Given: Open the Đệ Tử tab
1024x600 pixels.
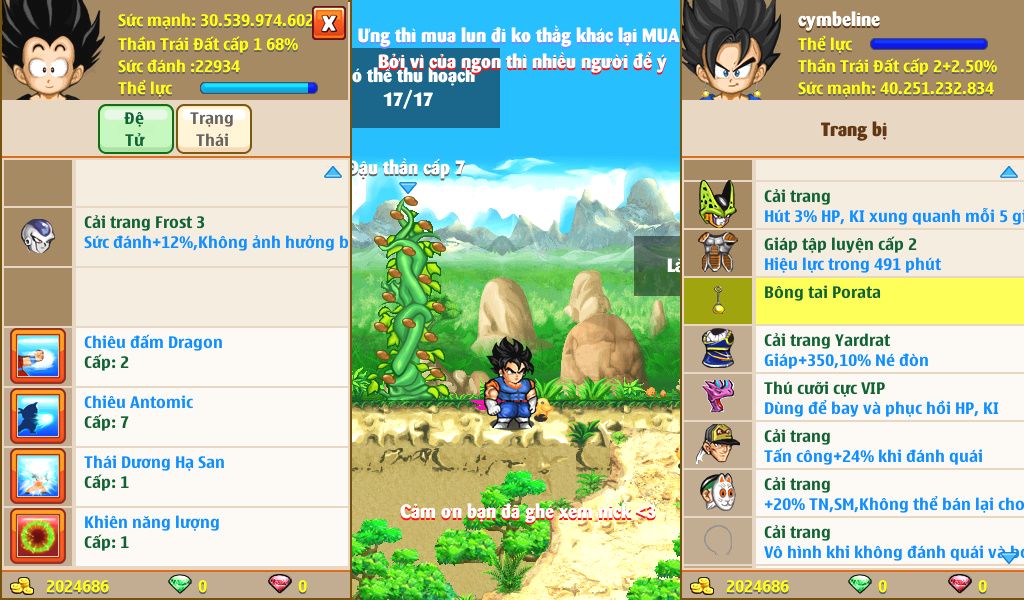Looking at the screenshot, I should pyautogui.click(x=135, y=129).
